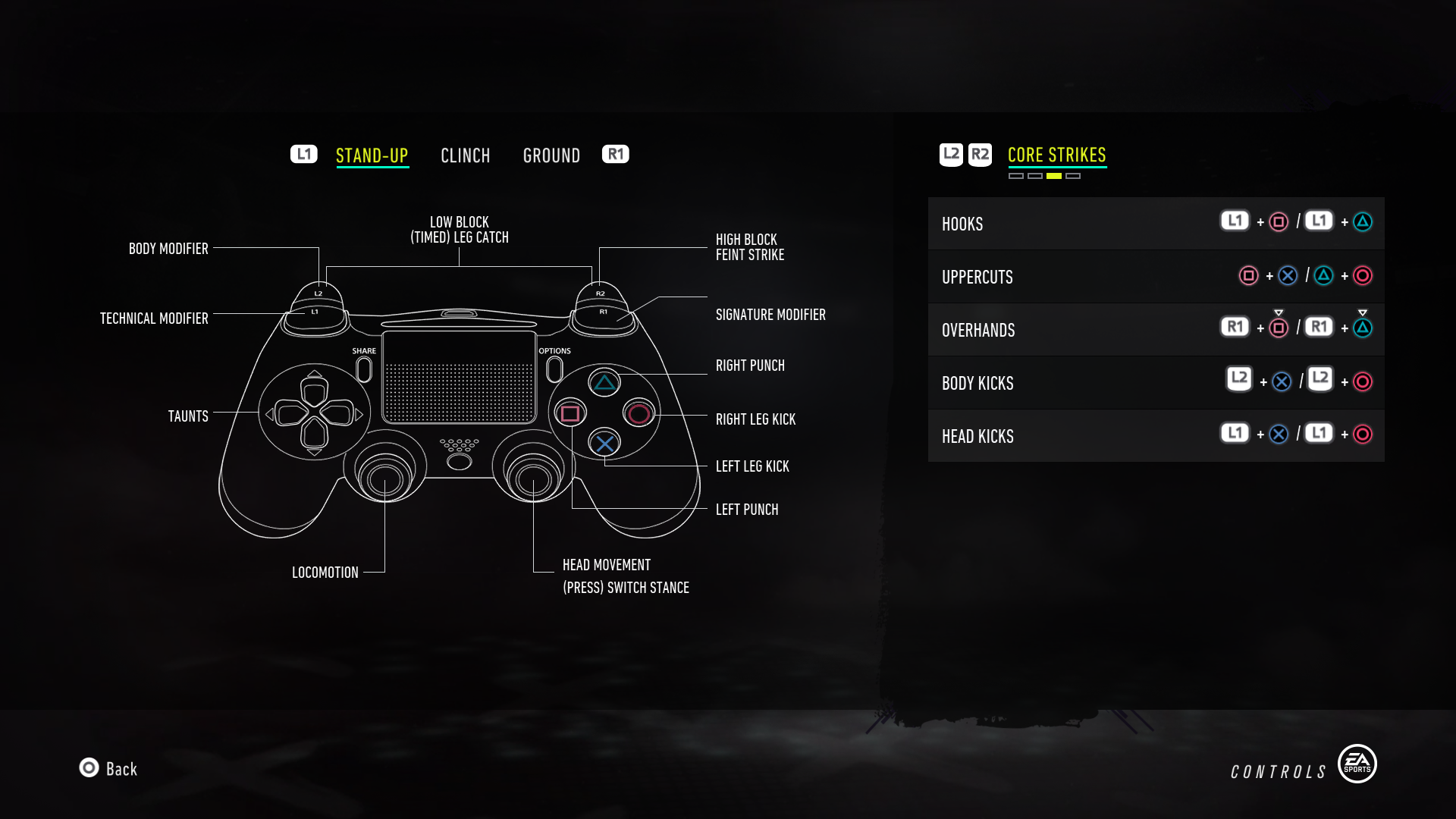The width and height of the screenshot is (1456, 819).
Task: Switch to the Clinch tab
Action: (x=466, y=155)
